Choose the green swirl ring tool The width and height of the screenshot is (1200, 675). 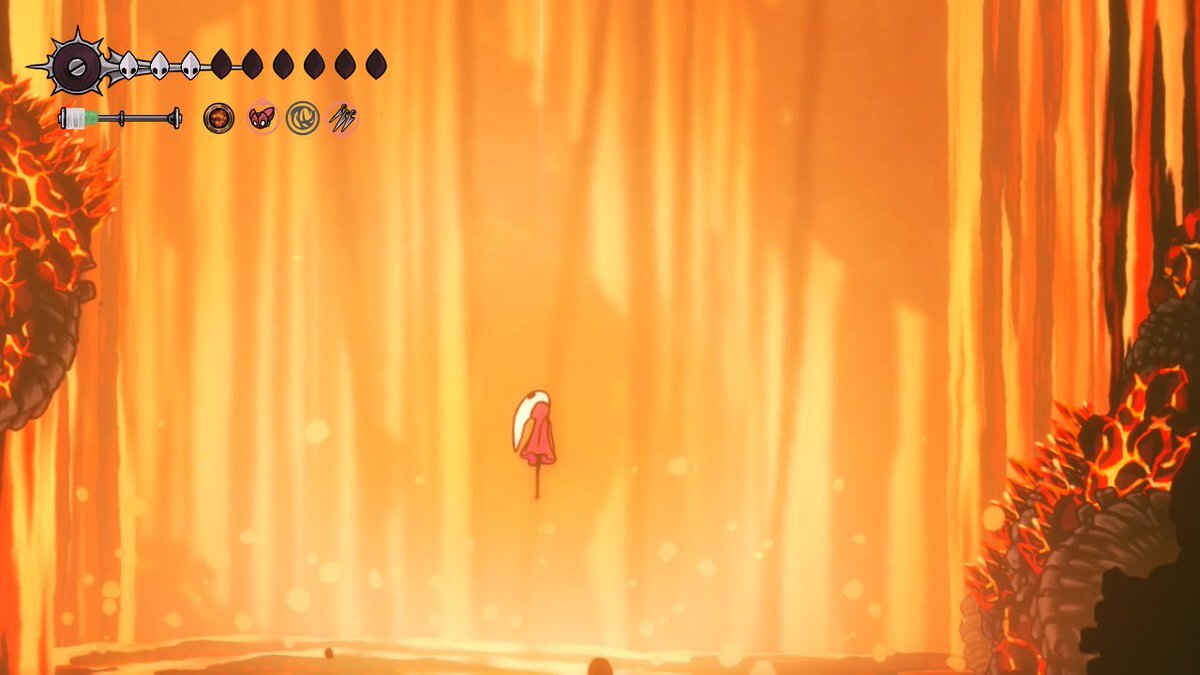click(x=302, y=118)
